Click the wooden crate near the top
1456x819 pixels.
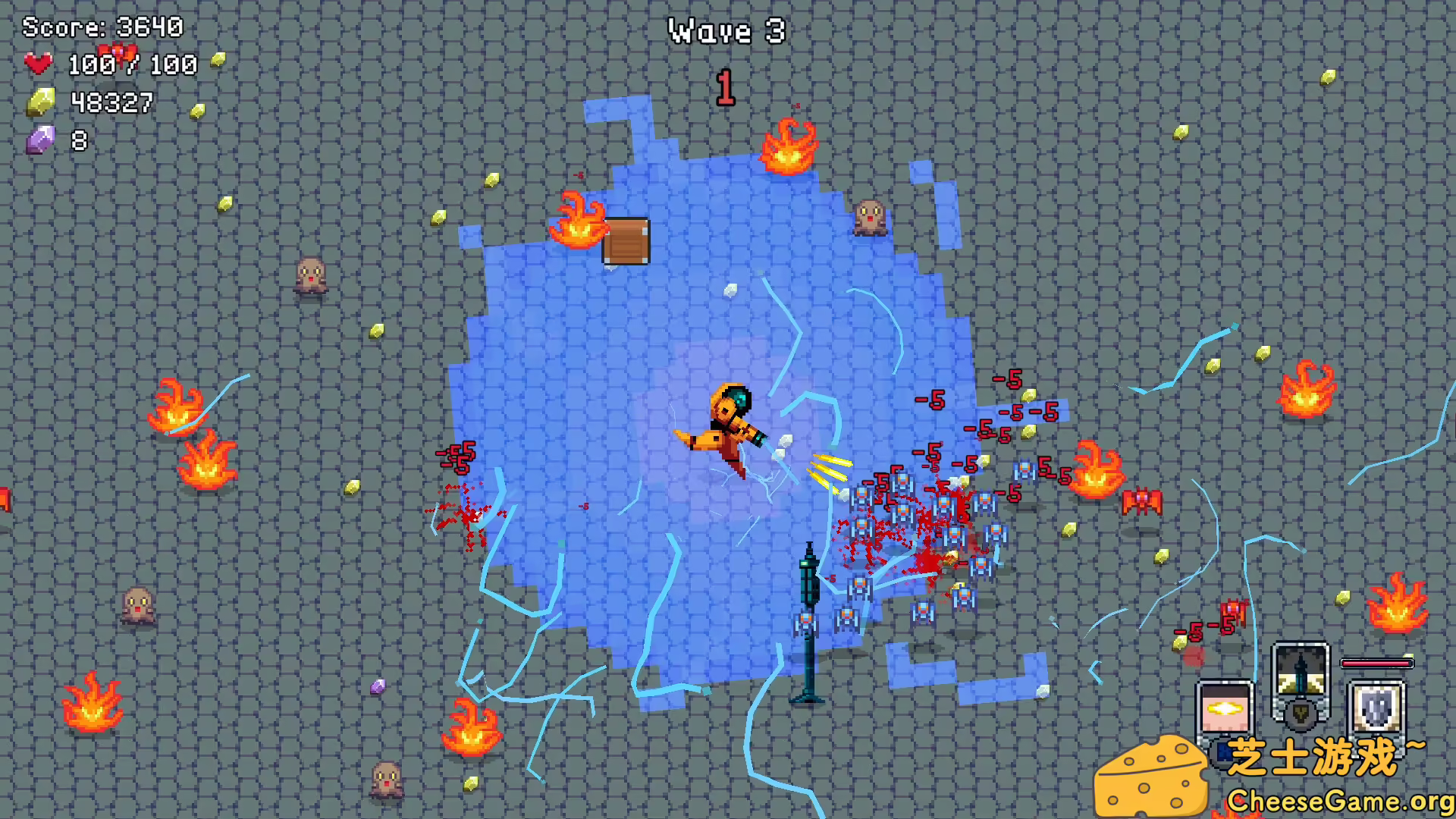click(626, 240)
